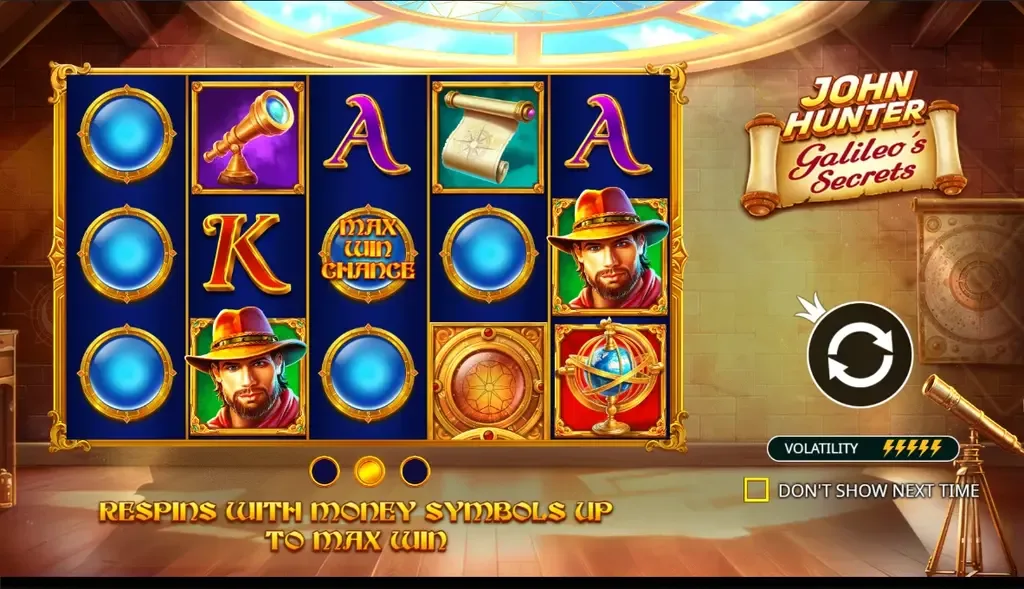Show the first intro slide dot
The width and height of the screenshot is (1024, 589).
pos(325,470)
